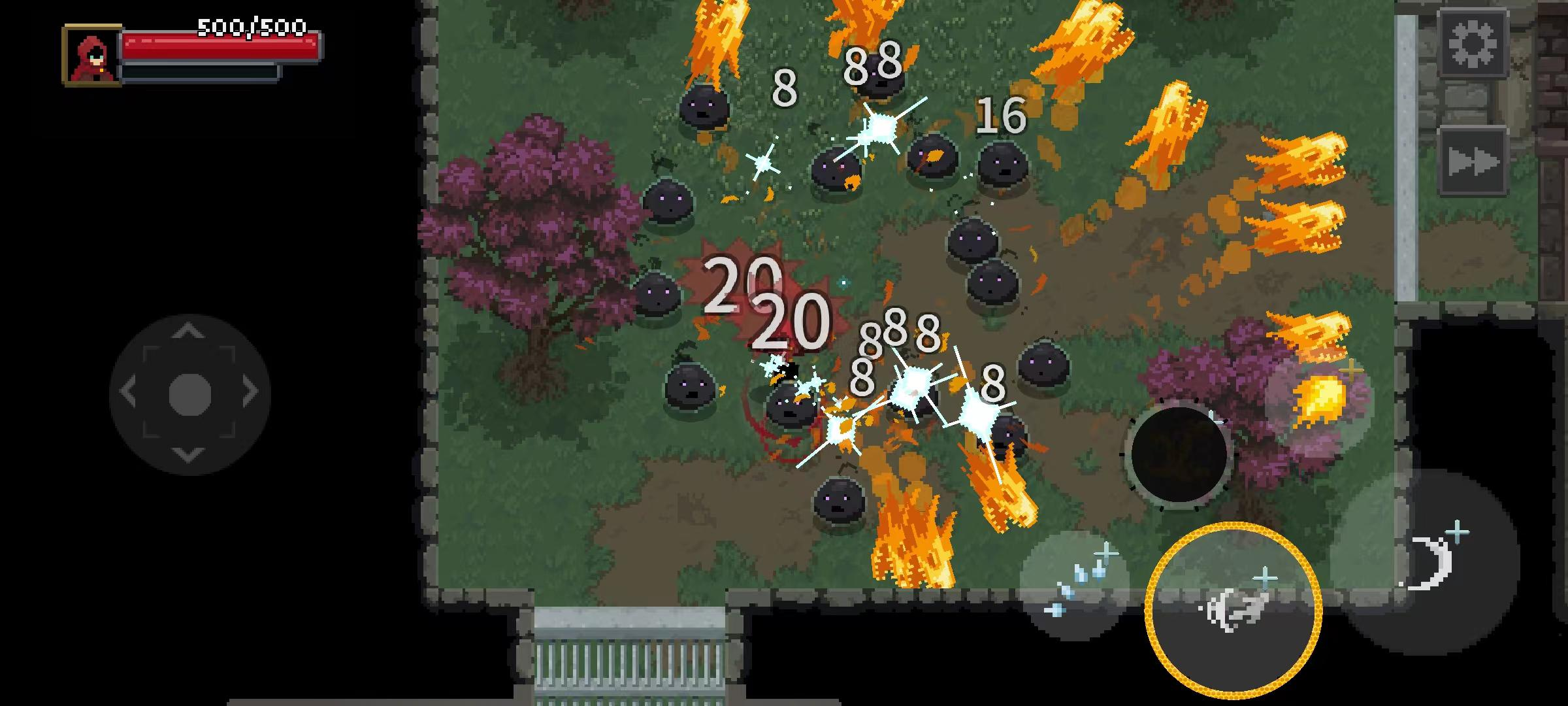Screen dimensions: 1568x706
Task: Trigger the crescent slash basic attack
Action: pos(1431,561)
